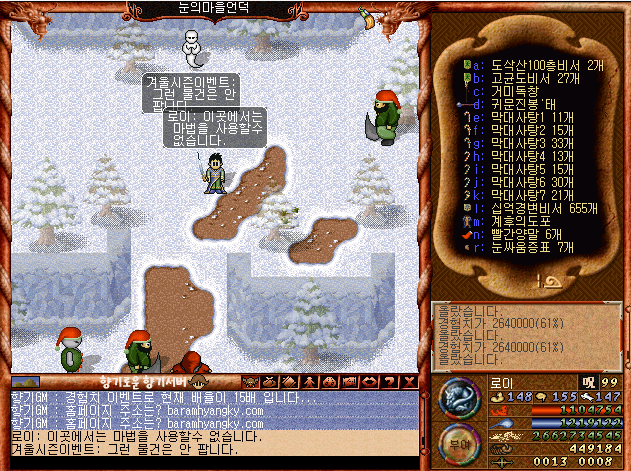The image size is (631, 471).
Task: Click the blue swirl orb icon
Action: (457, 397)
